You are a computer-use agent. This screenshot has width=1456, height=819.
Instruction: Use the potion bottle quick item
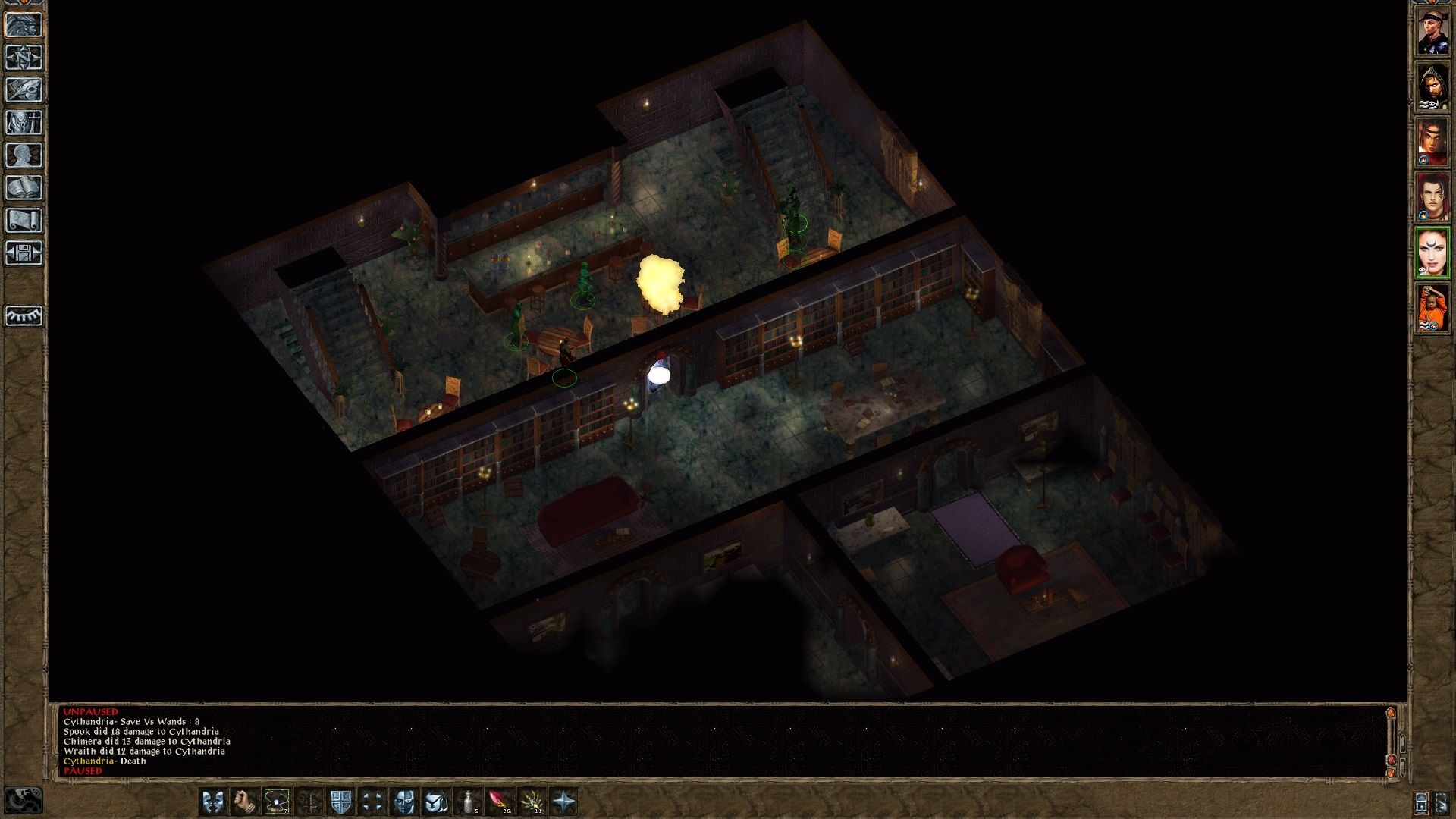(x=469, y=801)
